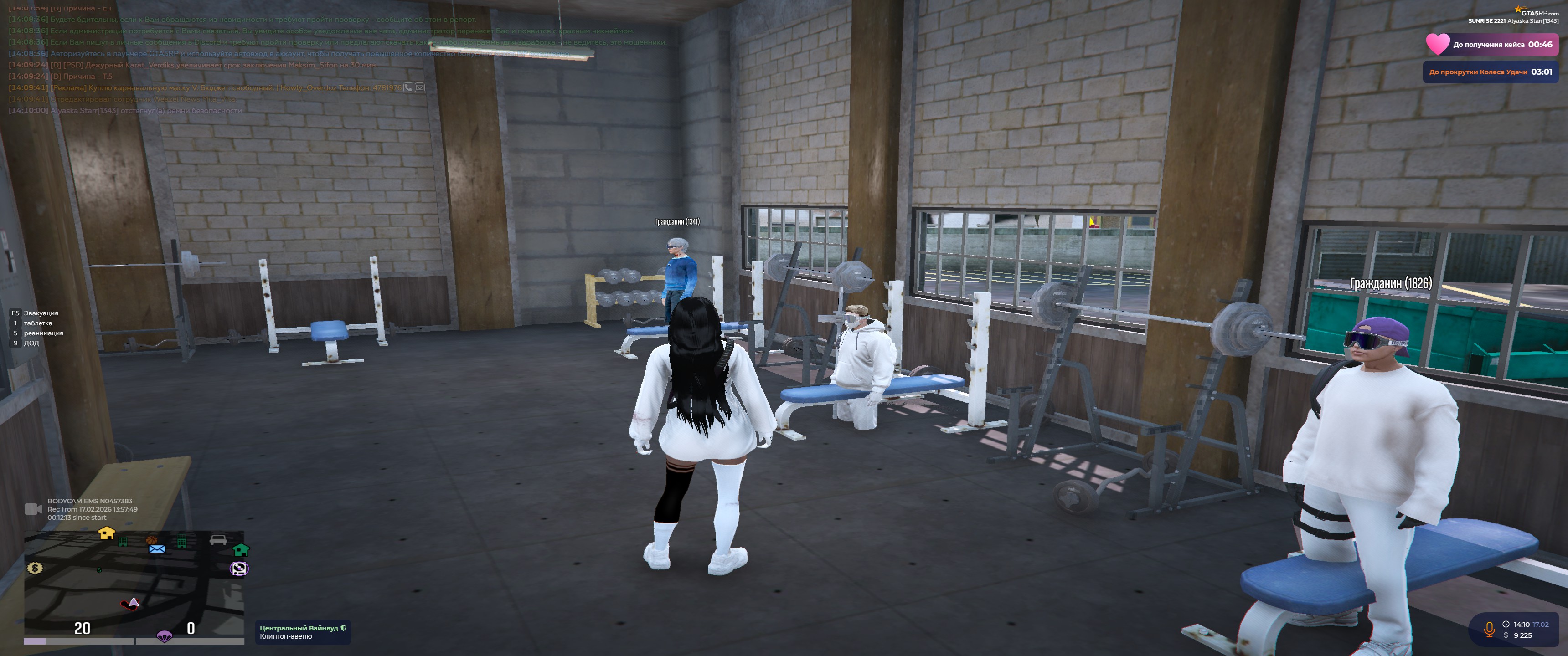Image resolution: width=1568 pixels, height=656 pixels.
Task: Click the GTA5RP.com logo
Action: point(1537,11)
